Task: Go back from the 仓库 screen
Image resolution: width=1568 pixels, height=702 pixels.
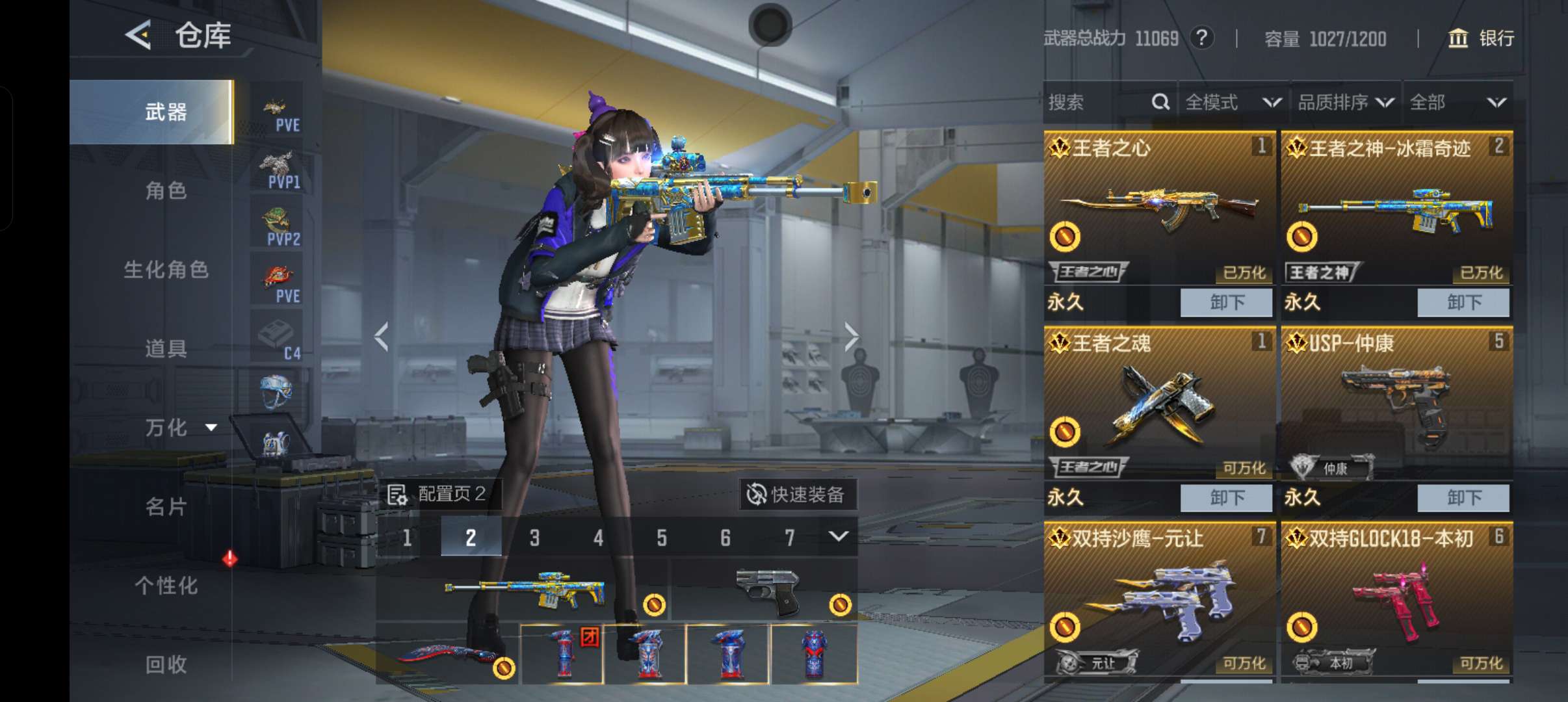Action: click(138, 35)
